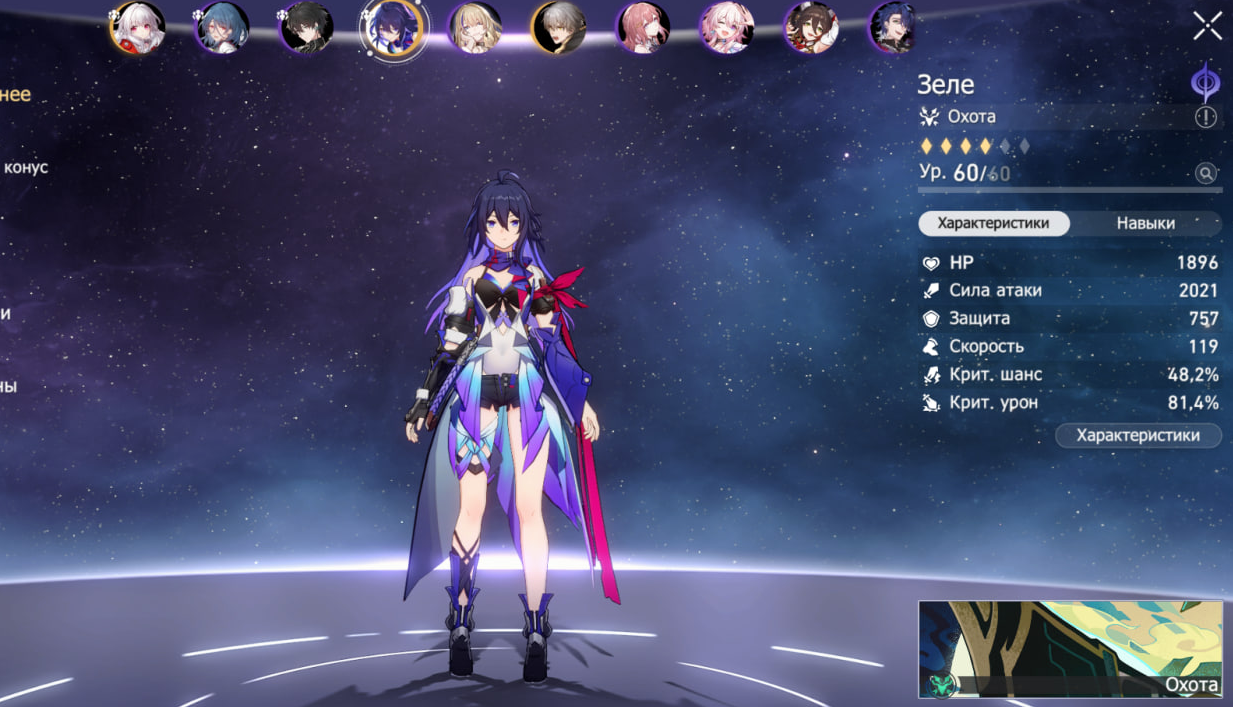1233x707 pixels.
Task: Click Seele's highlighted portrait in the roster
Action: (x=391, y=28)
